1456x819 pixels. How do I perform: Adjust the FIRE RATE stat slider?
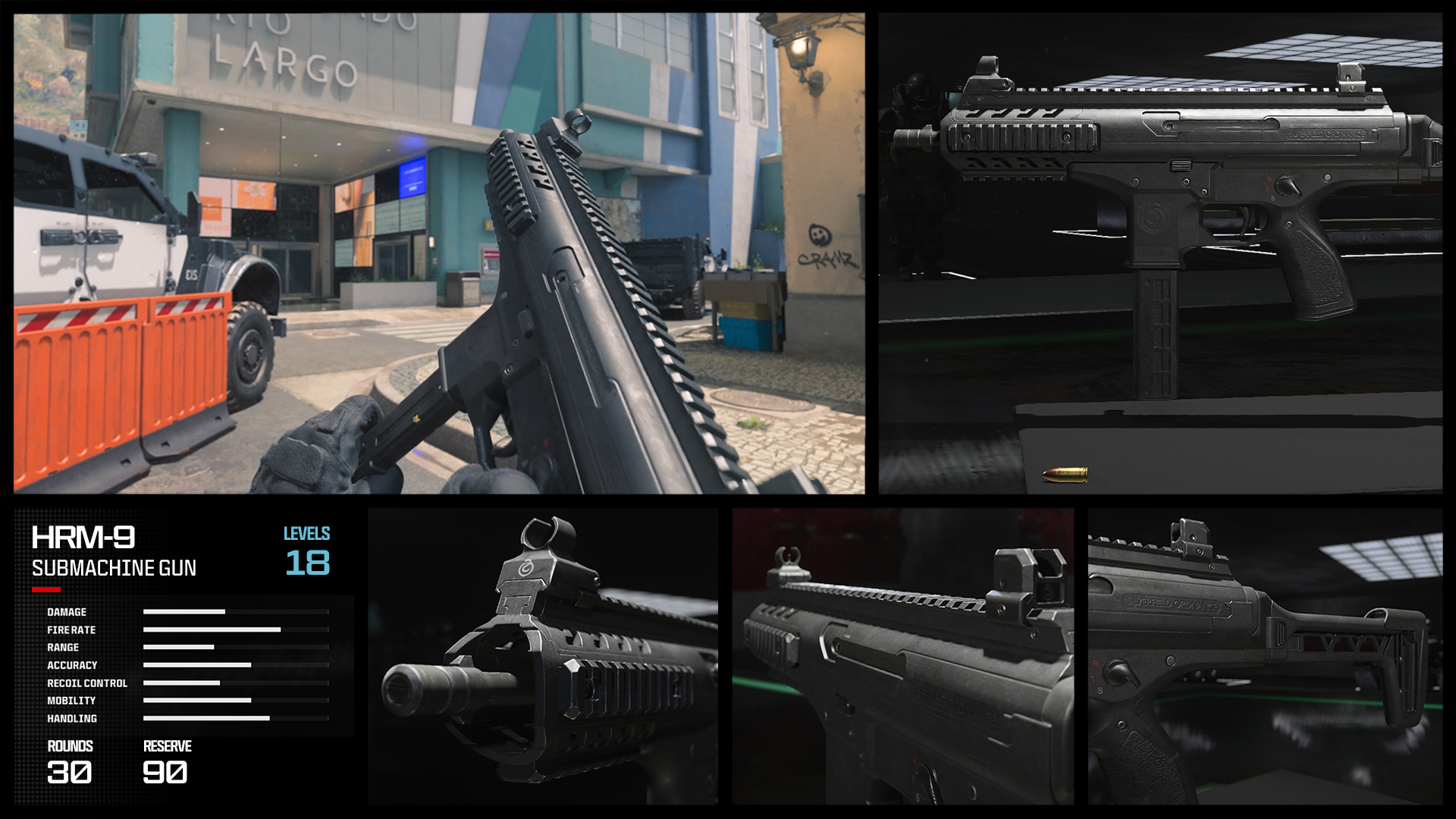point(212,629)
